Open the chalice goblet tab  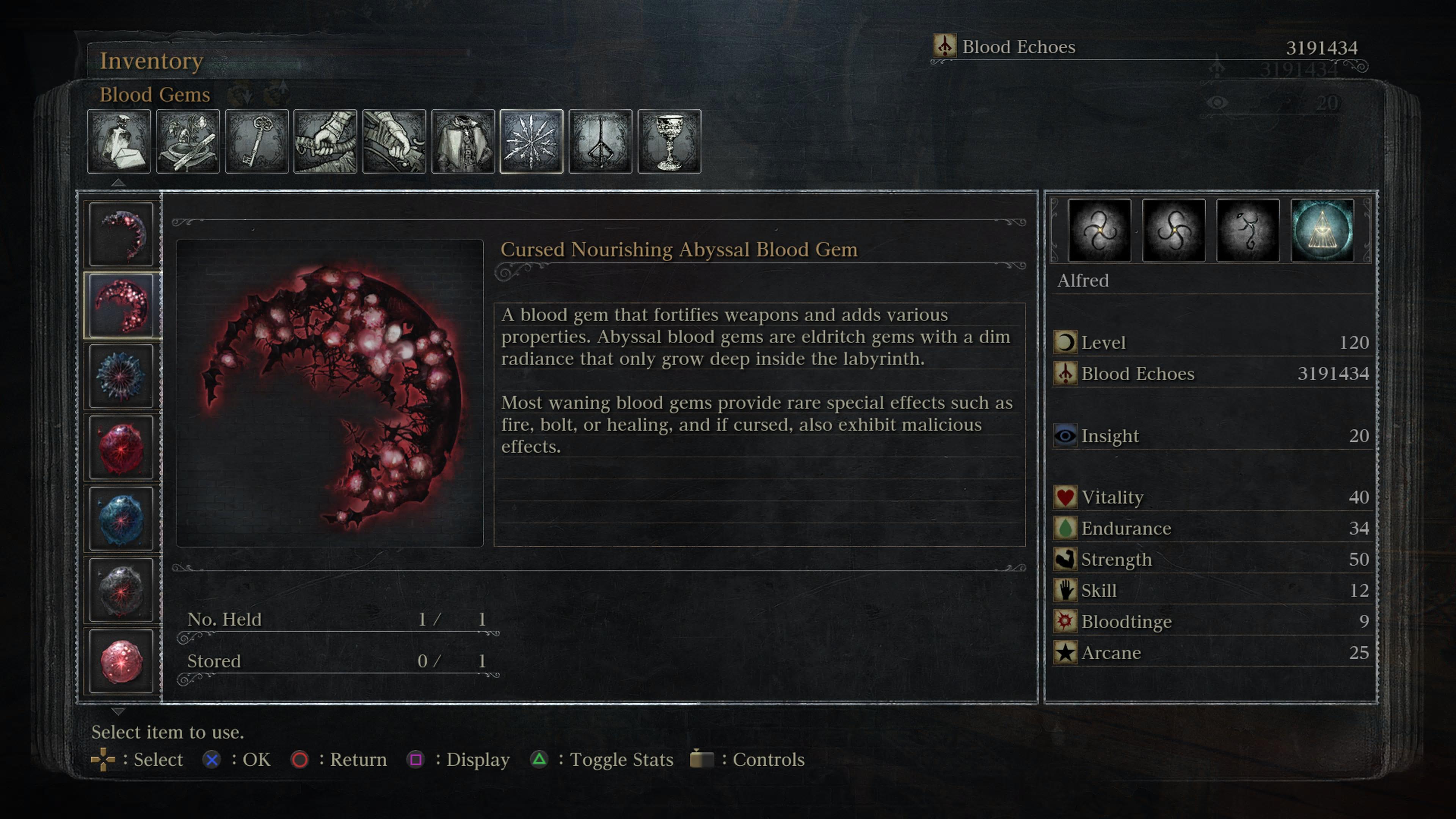[x=669, y=141]
